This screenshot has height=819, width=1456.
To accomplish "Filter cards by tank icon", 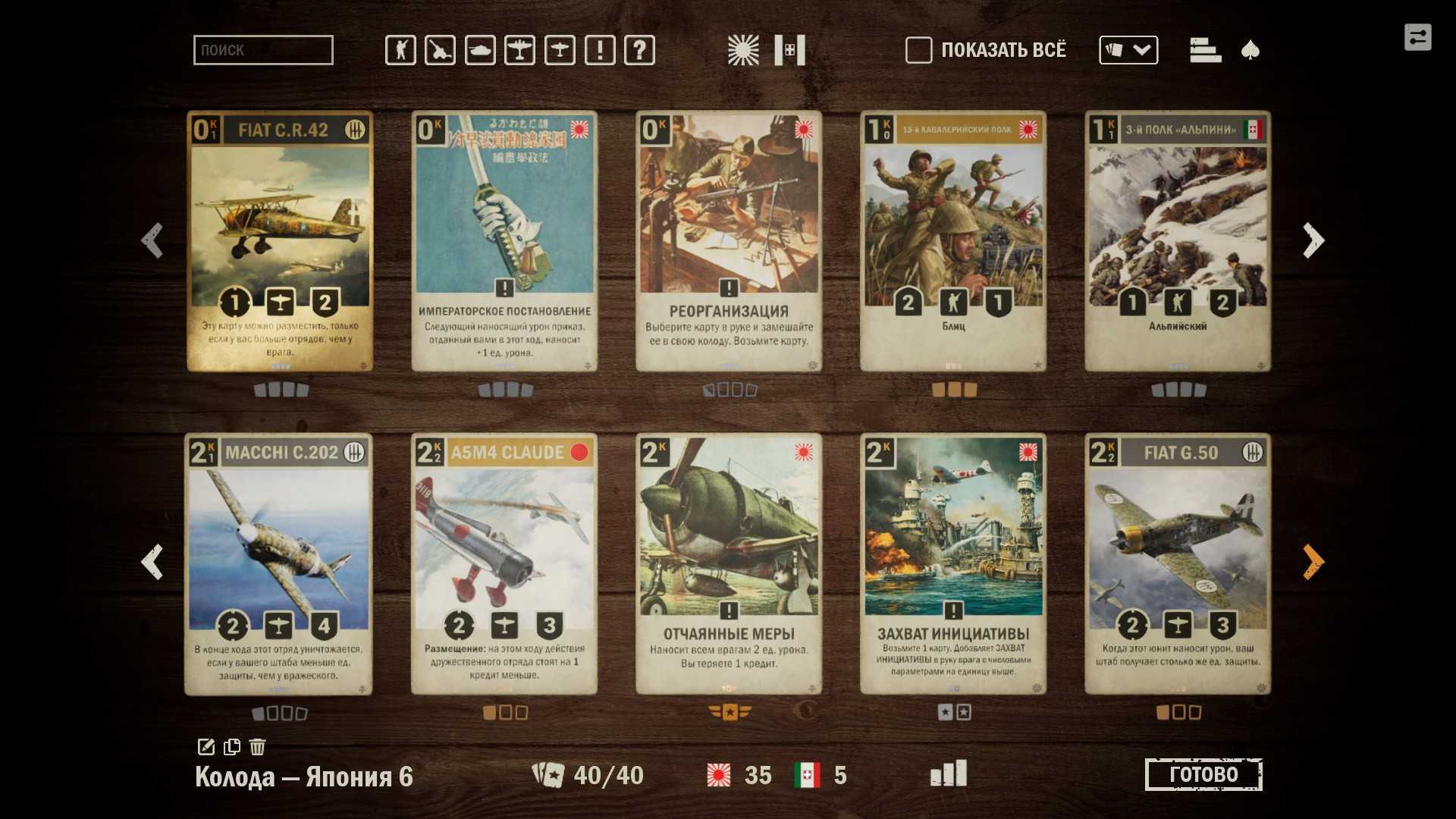I will (480, 50).
